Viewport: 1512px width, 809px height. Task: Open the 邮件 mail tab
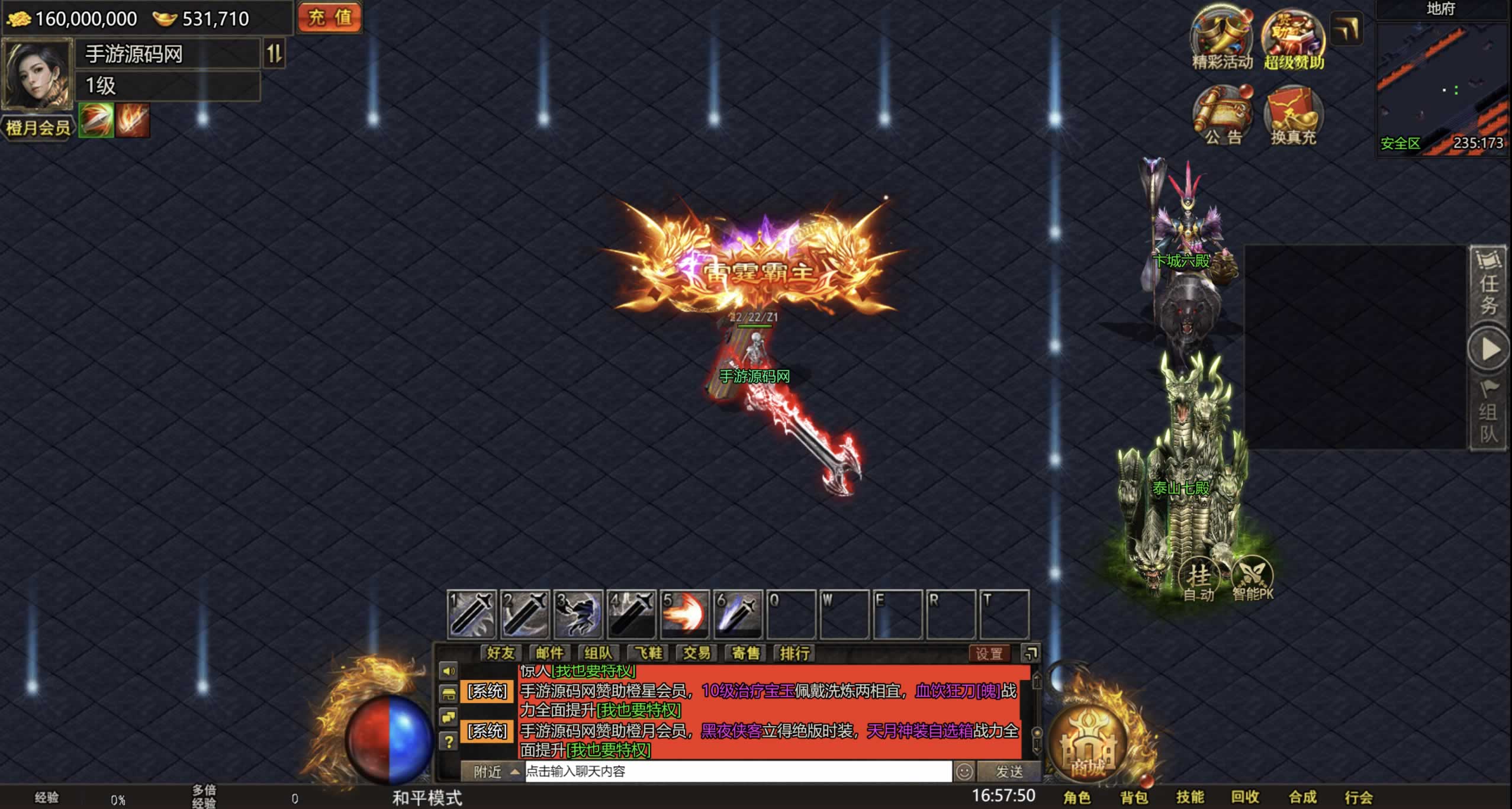tap(549, 653)
